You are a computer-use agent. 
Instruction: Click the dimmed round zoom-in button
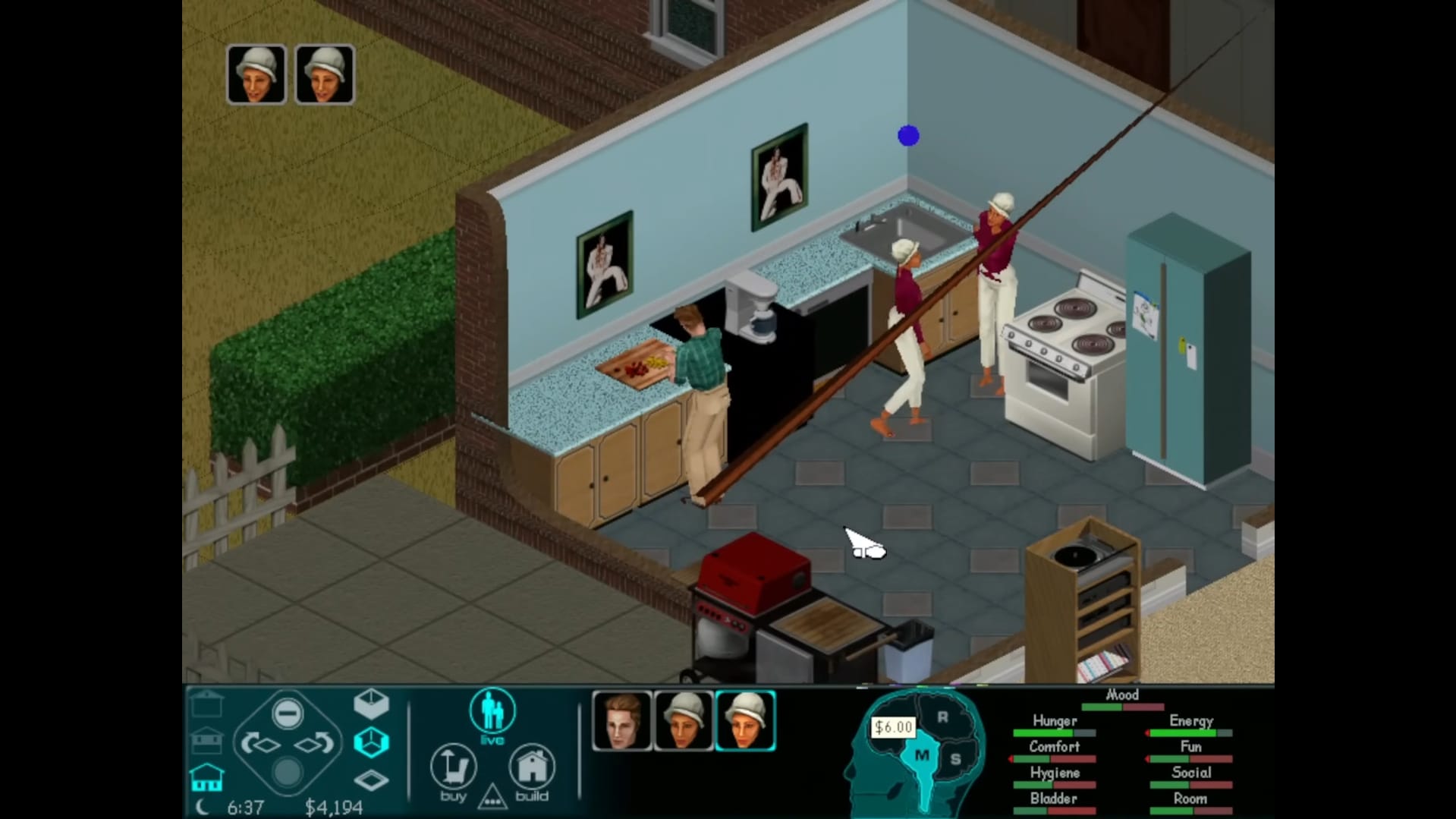pos(287,773)
